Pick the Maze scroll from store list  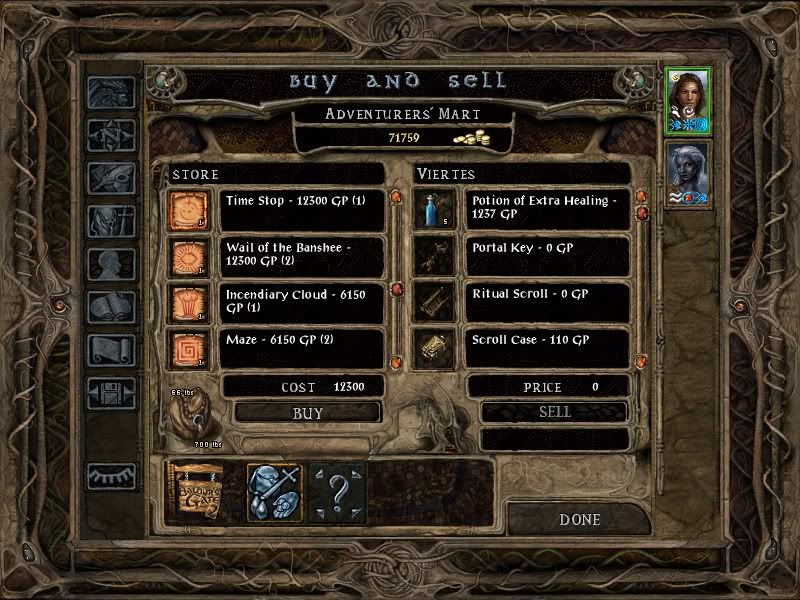tap(300, 347)
